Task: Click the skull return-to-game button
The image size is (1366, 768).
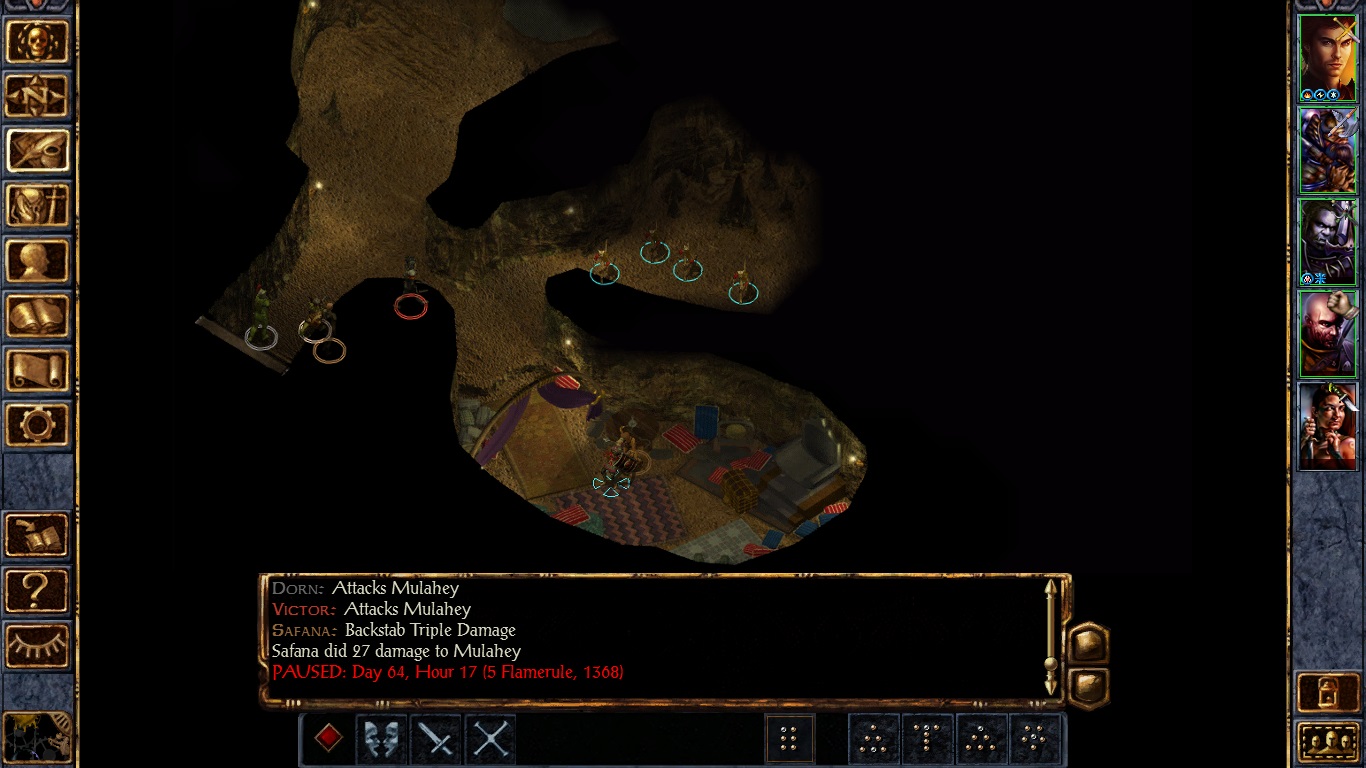Action: point(38,42)
